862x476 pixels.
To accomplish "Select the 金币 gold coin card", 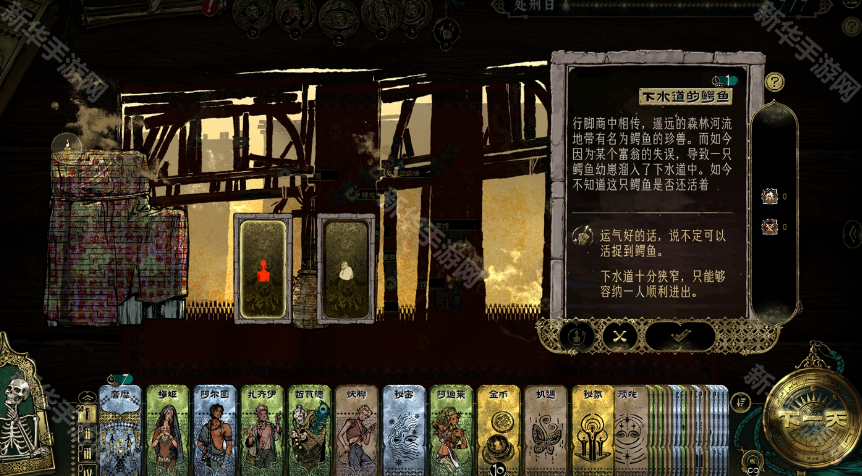I will point(498,430).
